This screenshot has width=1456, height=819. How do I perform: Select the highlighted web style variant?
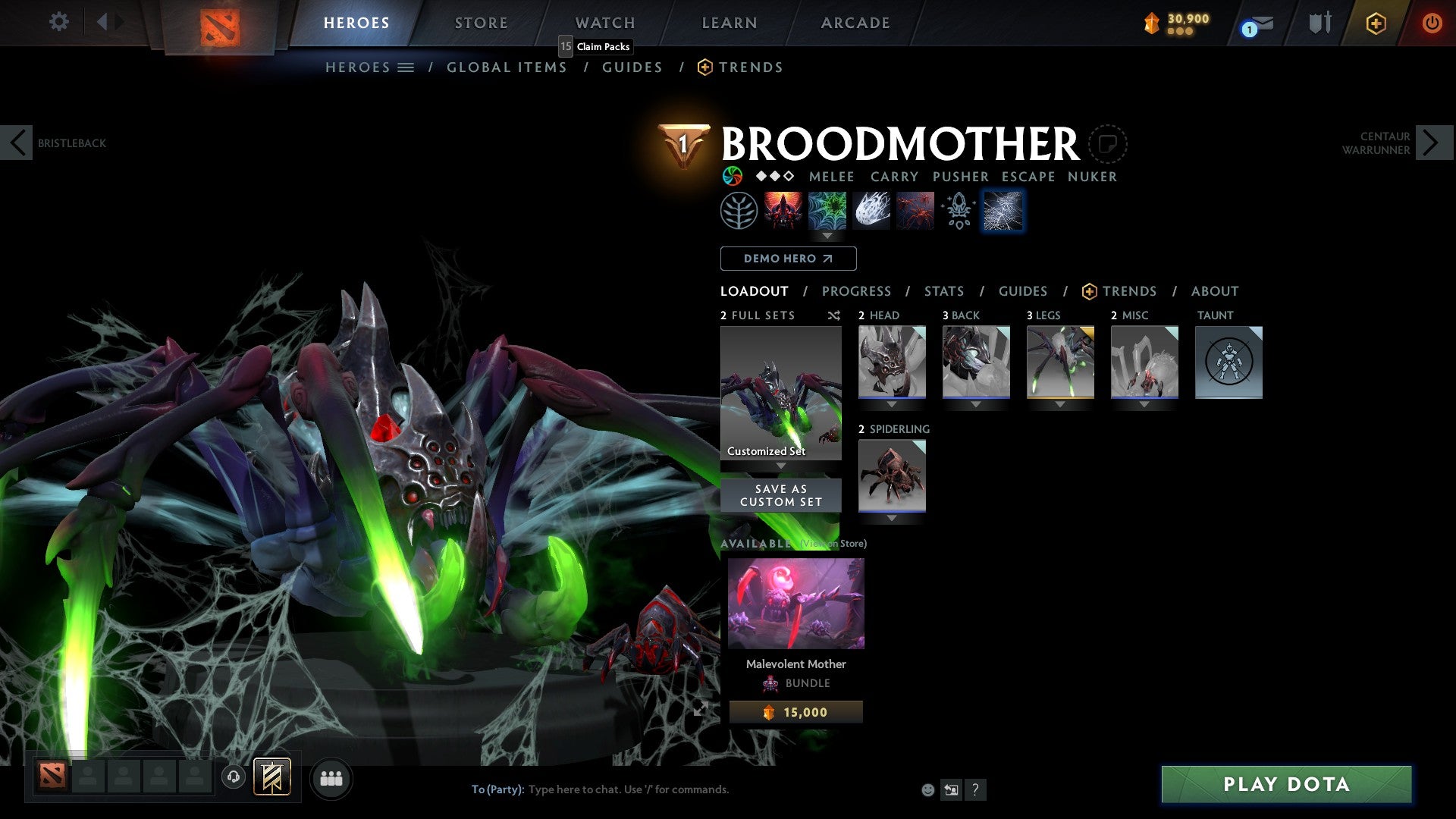pos(1003,210)
